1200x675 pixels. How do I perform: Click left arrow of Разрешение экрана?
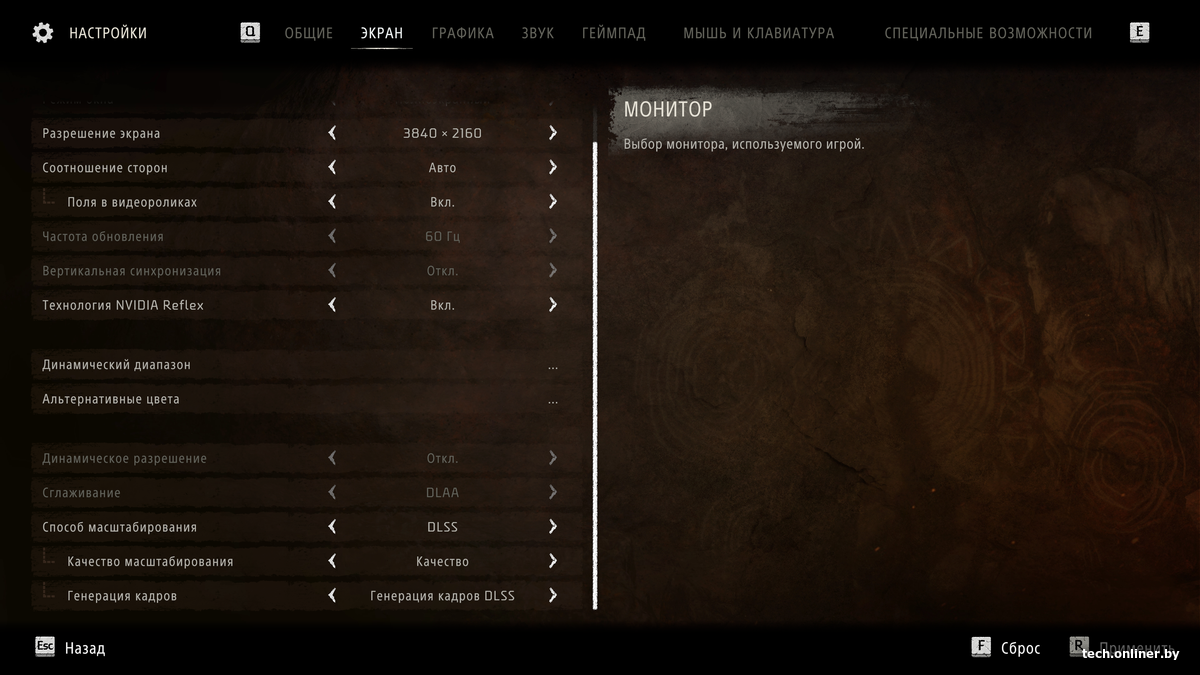(x=332, y=133)
